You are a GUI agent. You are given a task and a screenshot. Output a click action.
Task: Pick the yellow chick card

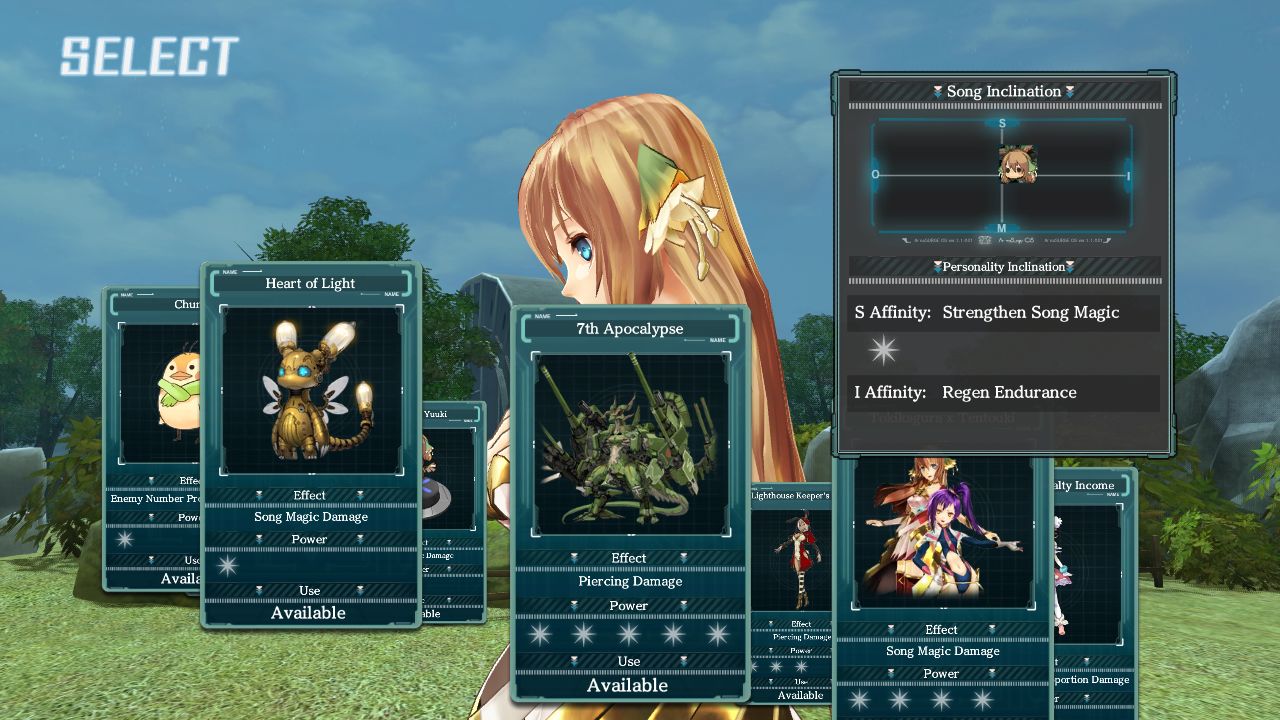tap(160, 400)
